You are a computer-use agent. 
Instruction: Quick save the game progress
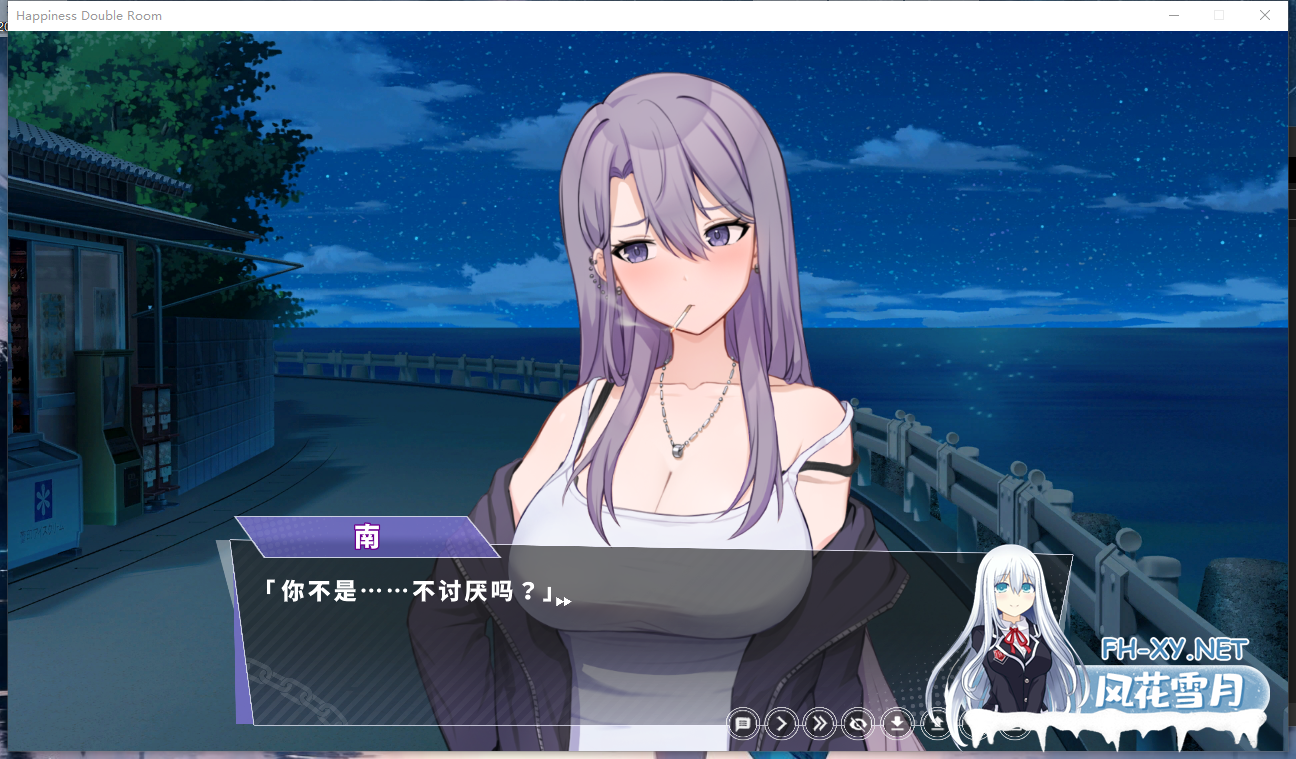pyautogui.click(x=897, y=723)
